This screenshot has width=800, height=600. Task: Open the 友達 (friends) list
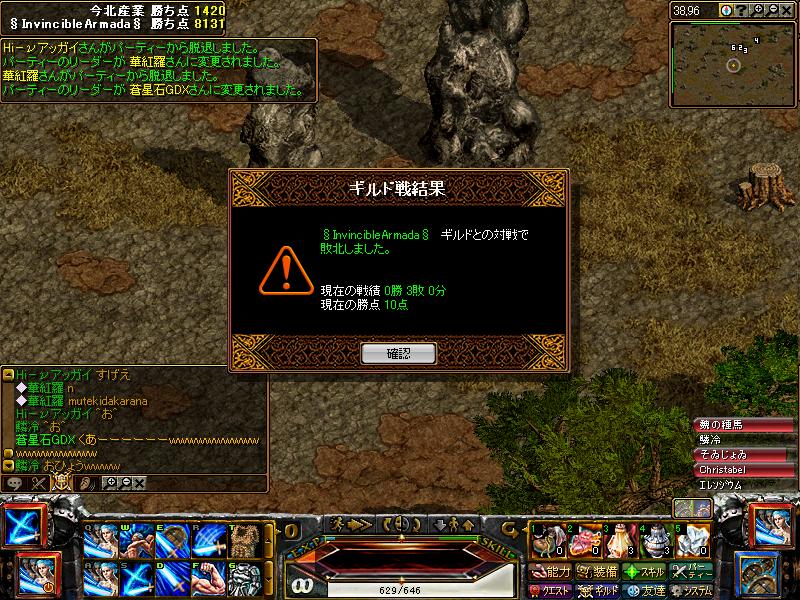click(x=643, y=590)
